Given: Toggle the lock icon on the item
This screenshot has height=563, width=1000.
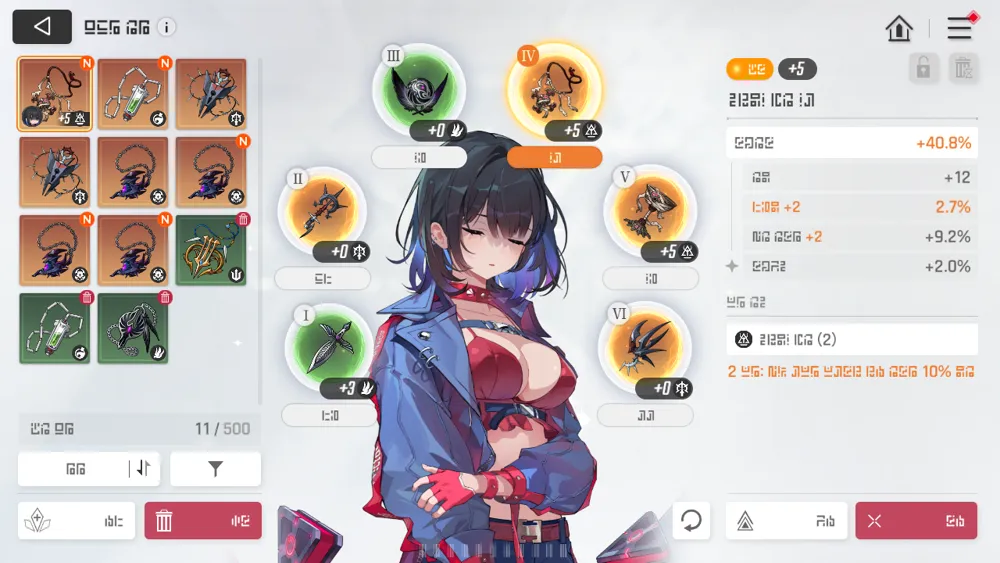Looking at the screenshot, I should click(923, 68).
